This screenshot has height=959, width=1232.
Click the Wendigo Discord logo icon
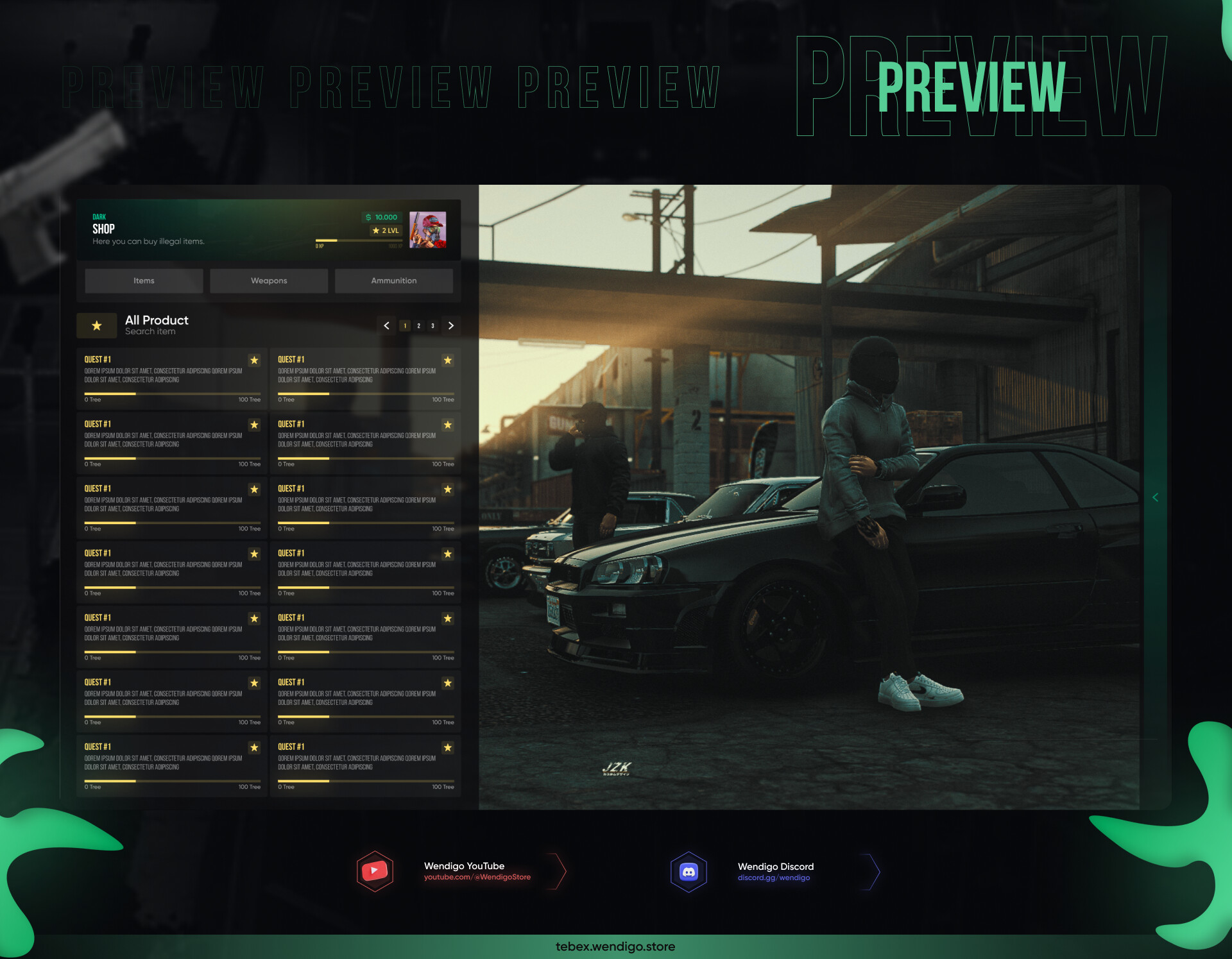click(x=689, y=870)
